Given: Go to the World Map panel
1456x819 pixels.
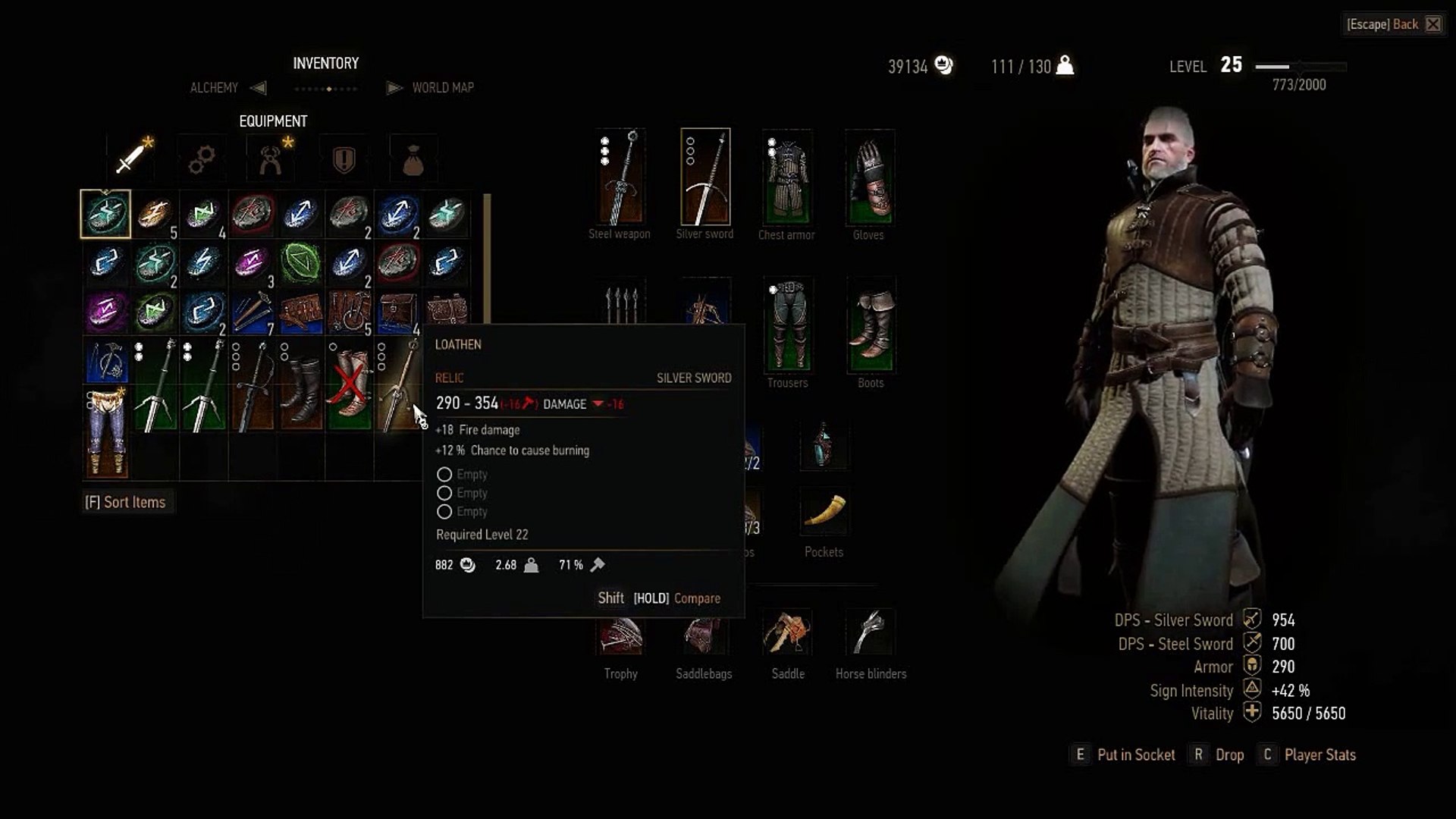Looking at the screenshot, I should (442, 88).
